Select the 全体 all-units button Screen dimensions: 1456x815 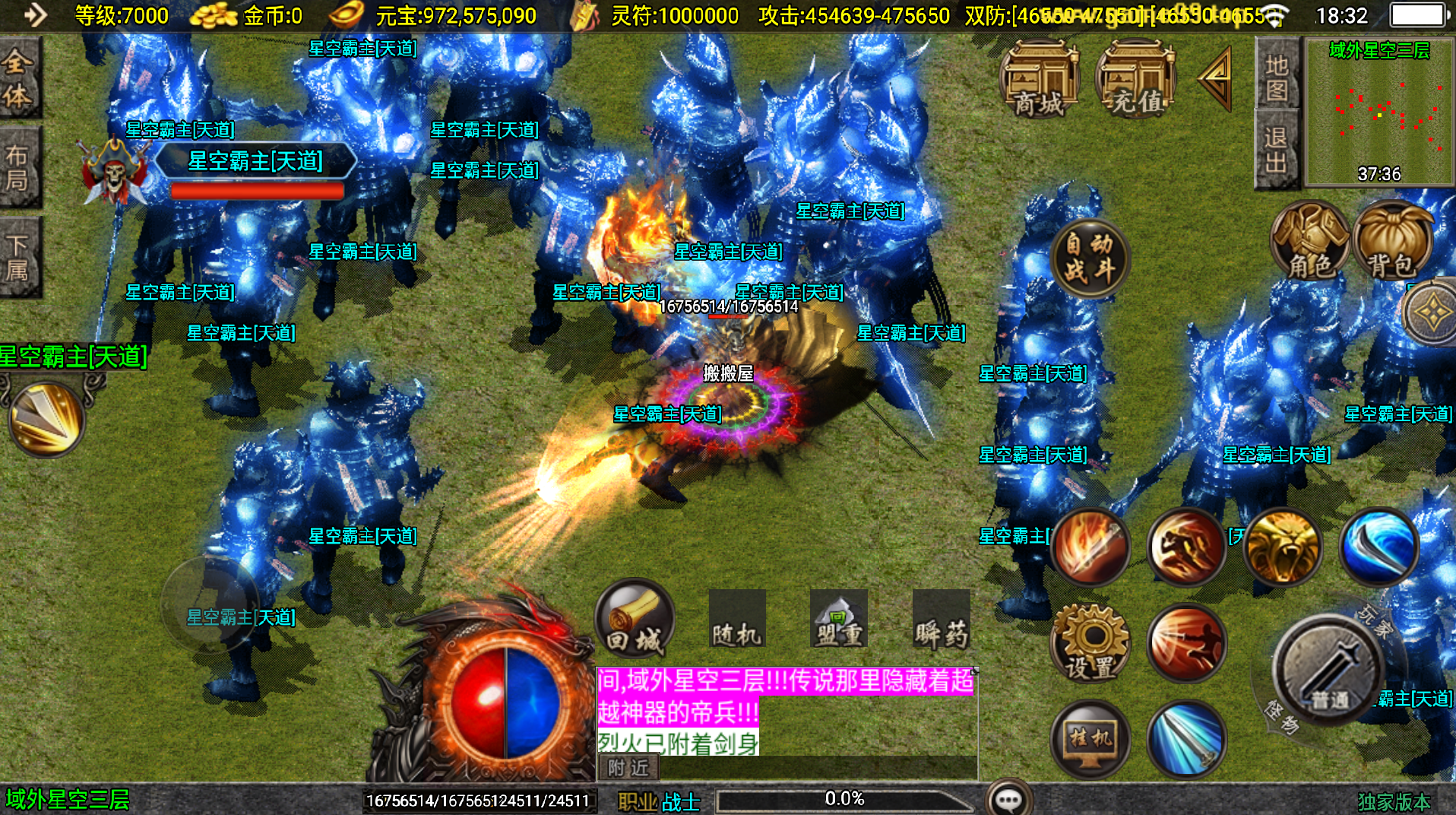pyautogui.click(x=18, y=77)
